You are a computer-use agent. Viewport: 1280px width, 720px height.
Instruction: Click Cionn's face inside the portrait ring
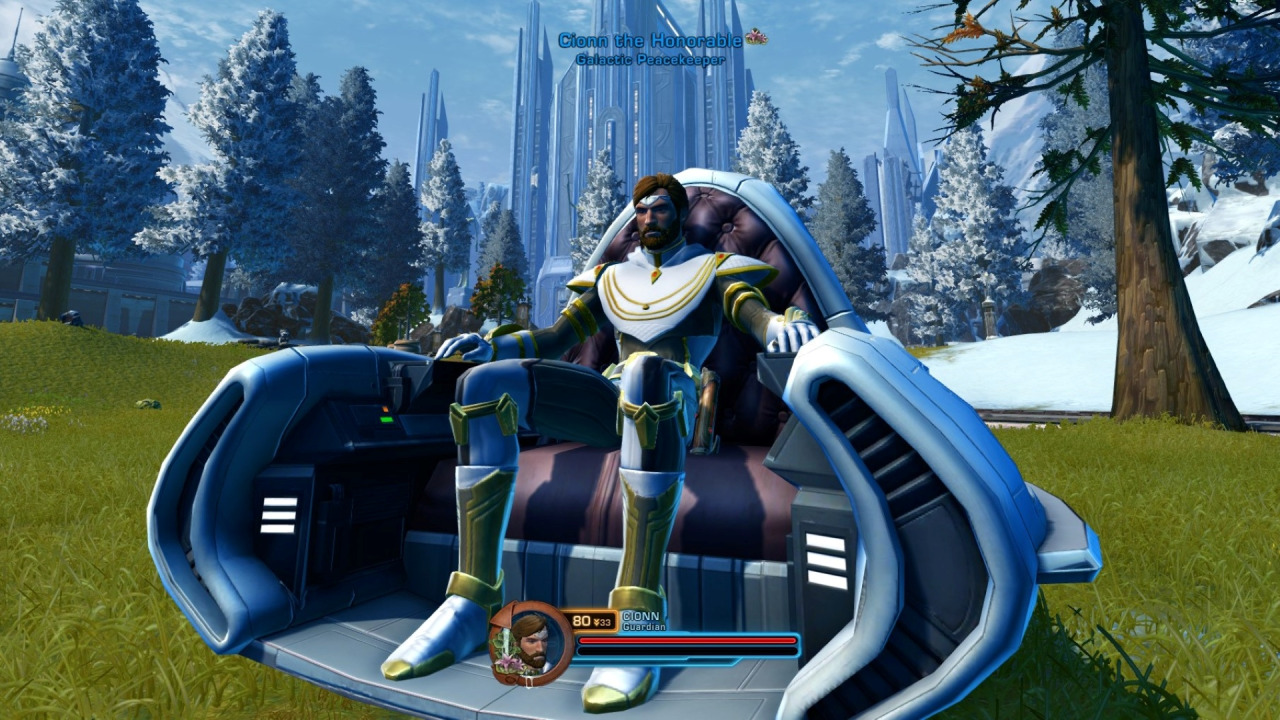coord(531,645)
